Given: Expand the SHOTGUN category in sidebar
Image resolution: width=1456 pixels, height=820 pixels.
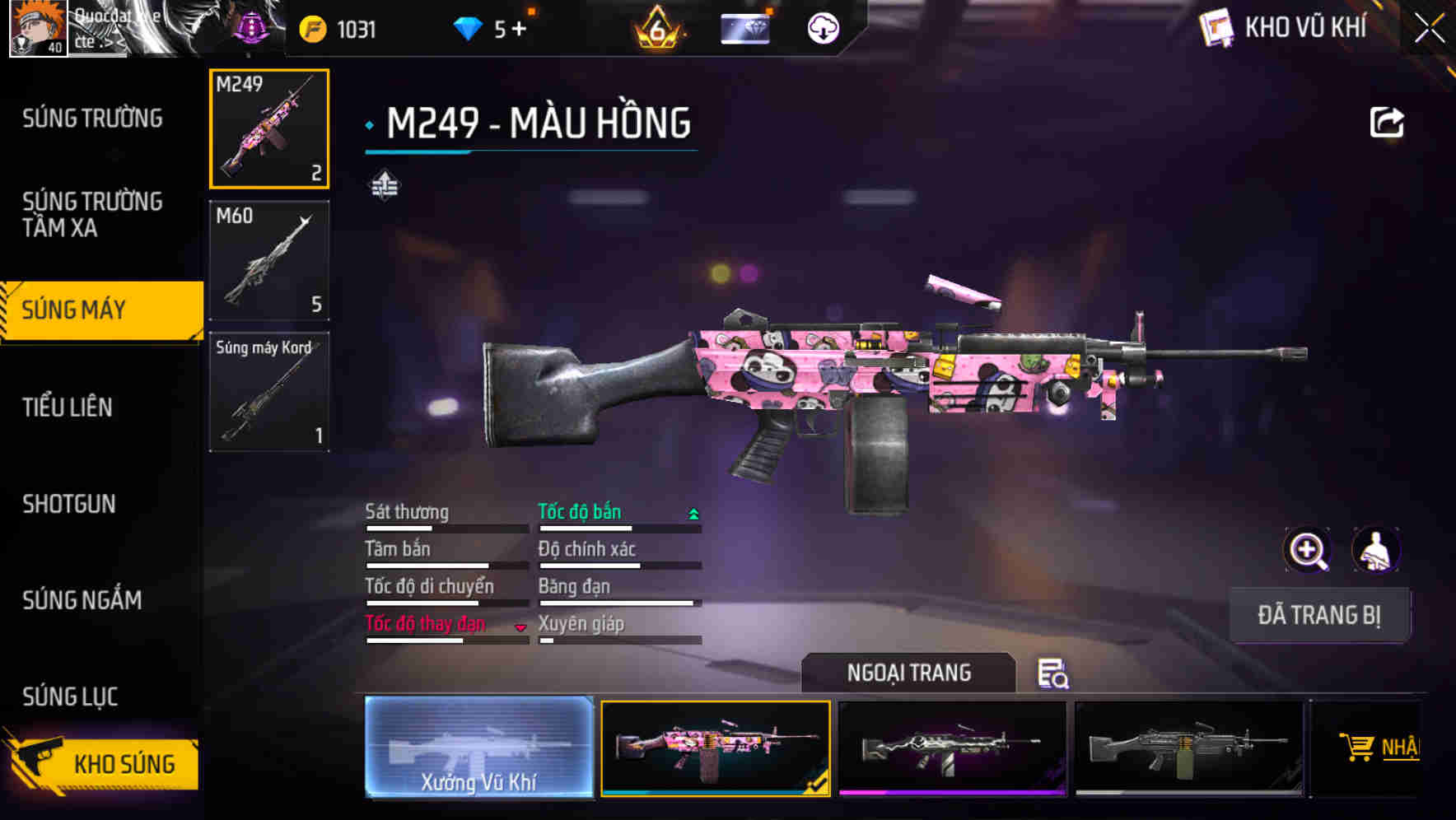Looking at the screenshot, I should pyautogui.click(x=69, y=504).
